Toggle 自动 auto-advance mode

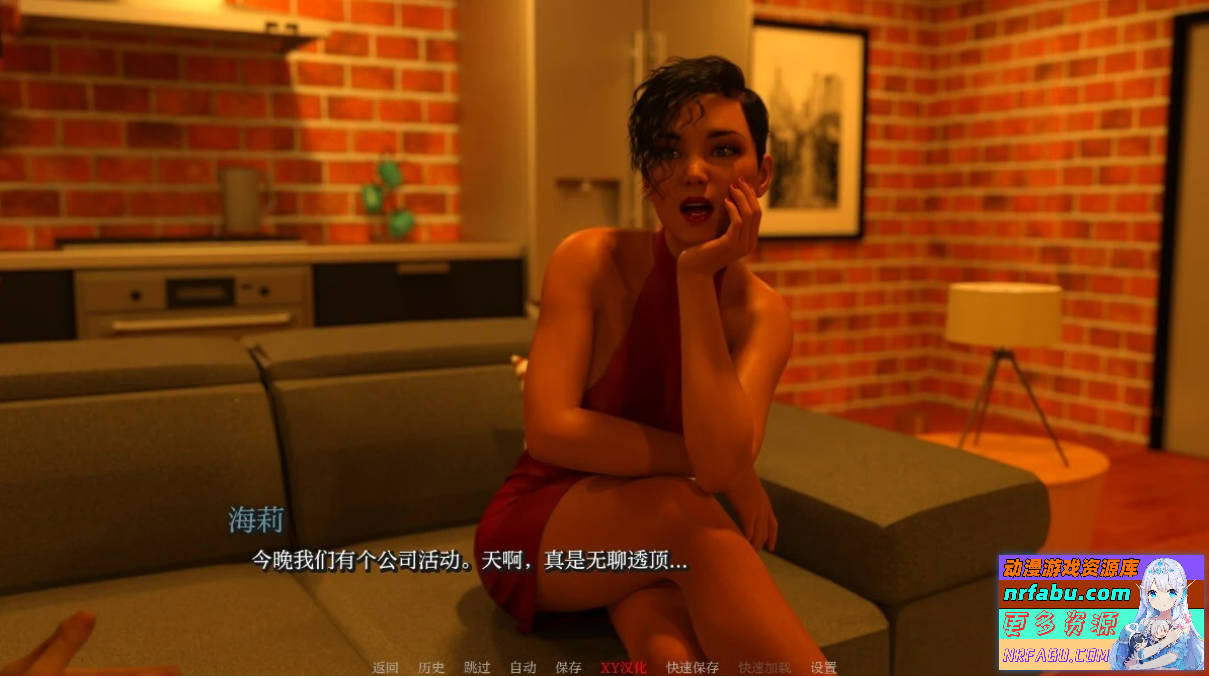pos(523,667)
